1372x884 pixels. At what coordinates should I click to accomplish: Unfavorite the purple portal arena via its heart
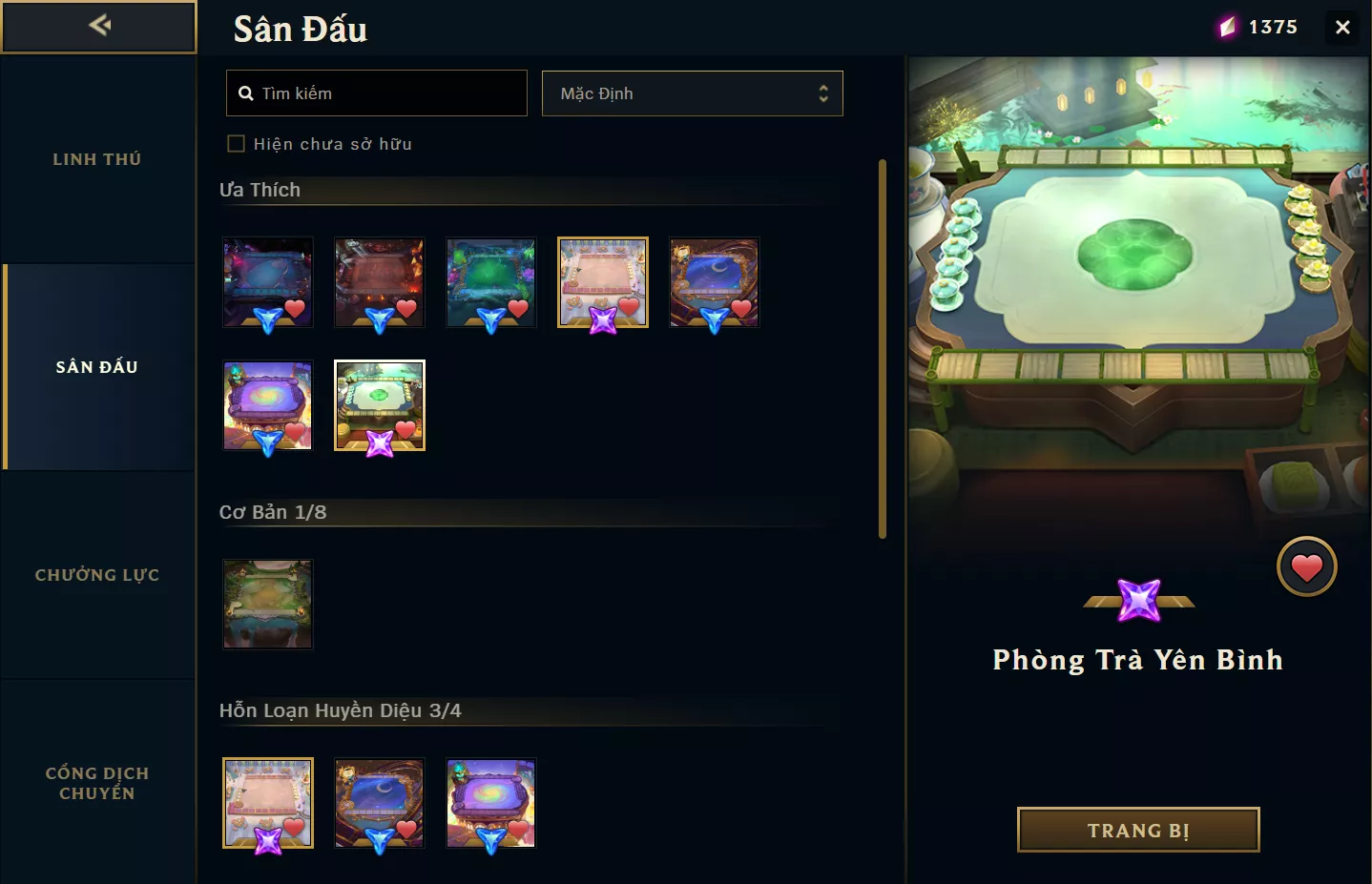pyautogui.click(x=295, y=431)
